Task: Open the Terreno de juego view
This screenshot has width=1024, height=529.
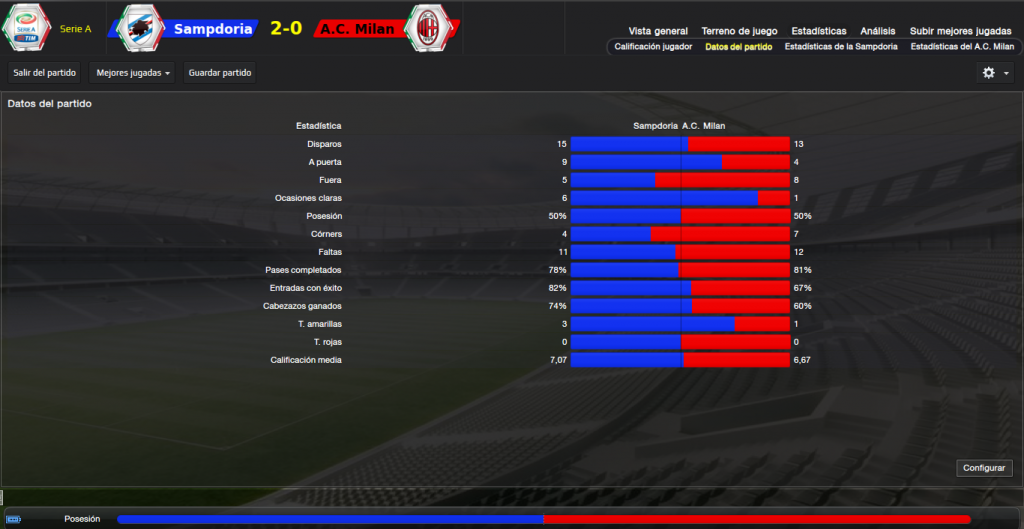Action: [x=739, y=31]
